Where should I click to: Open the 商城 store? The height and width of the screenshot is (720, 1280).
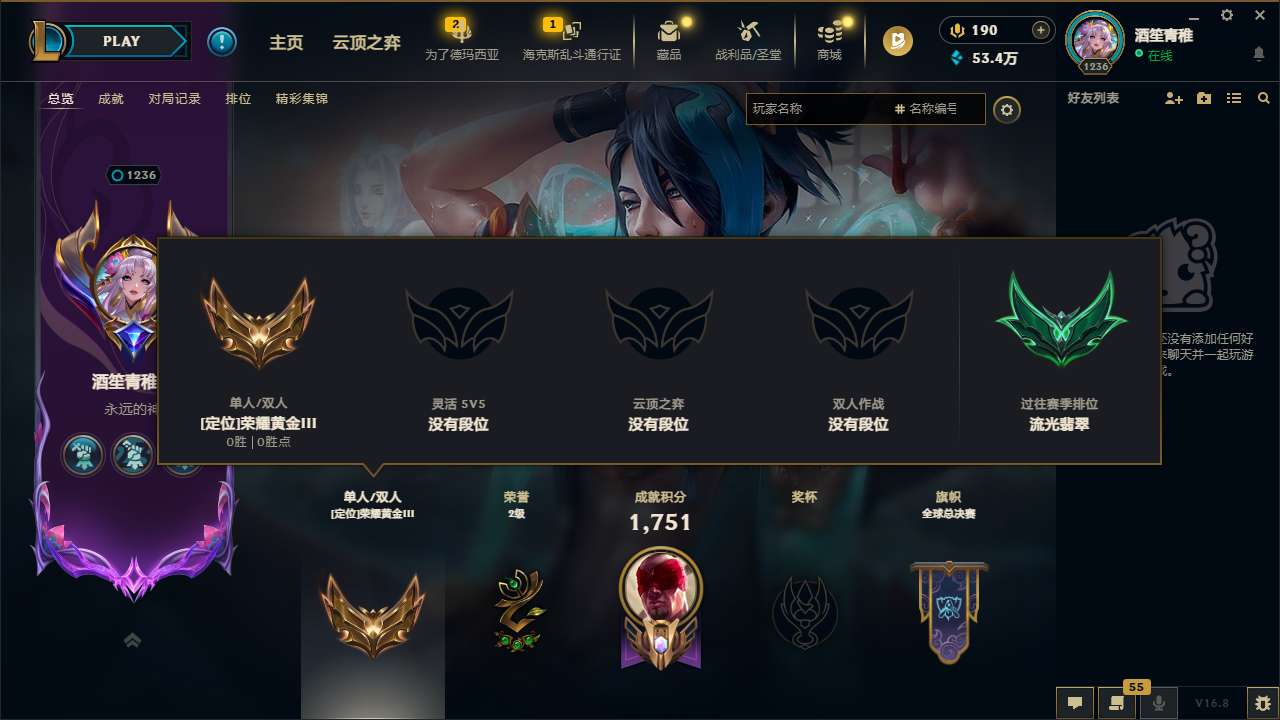point(828,41)
